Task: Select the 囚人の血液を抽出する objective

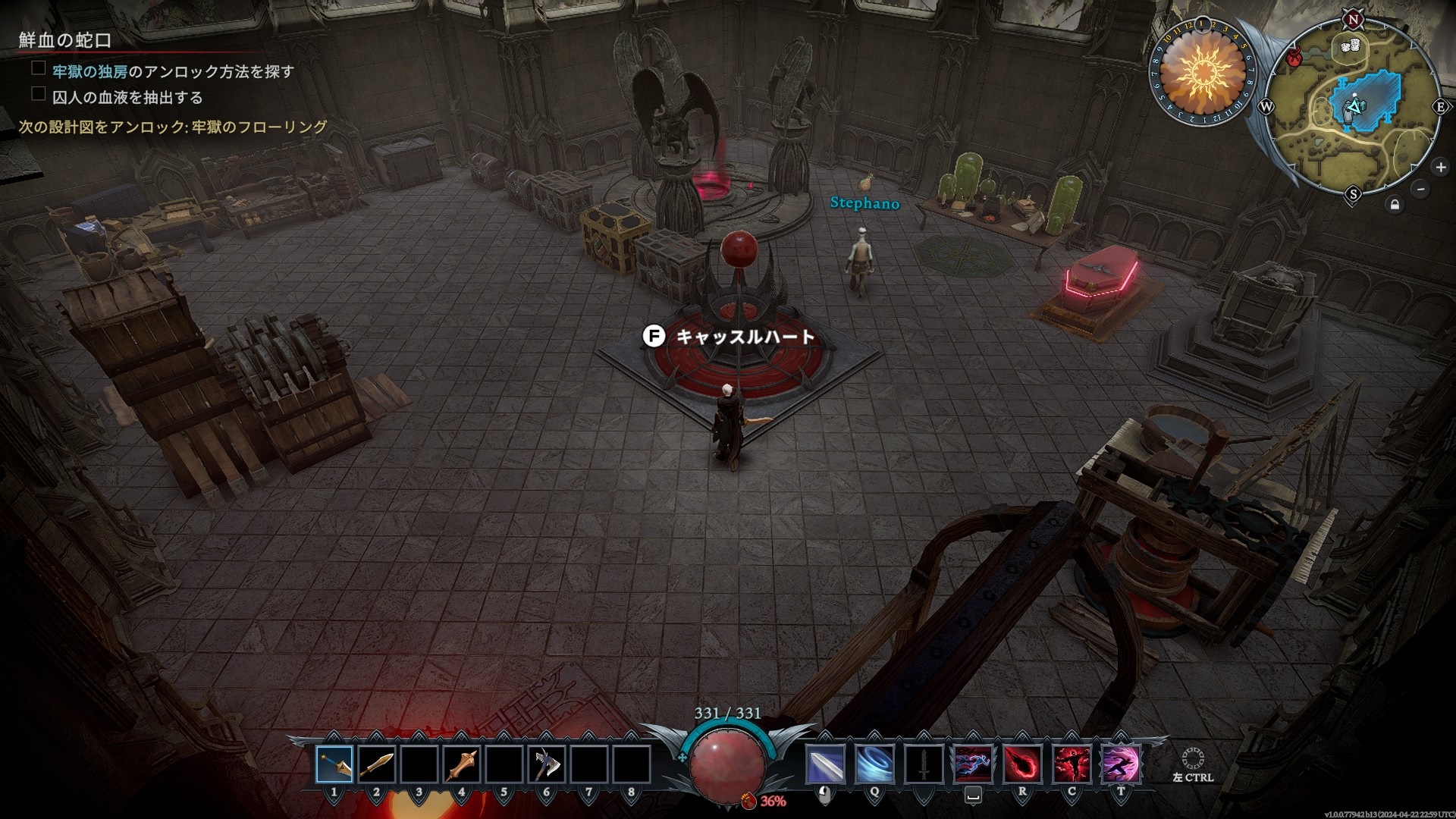Action: tap(127, 97)
